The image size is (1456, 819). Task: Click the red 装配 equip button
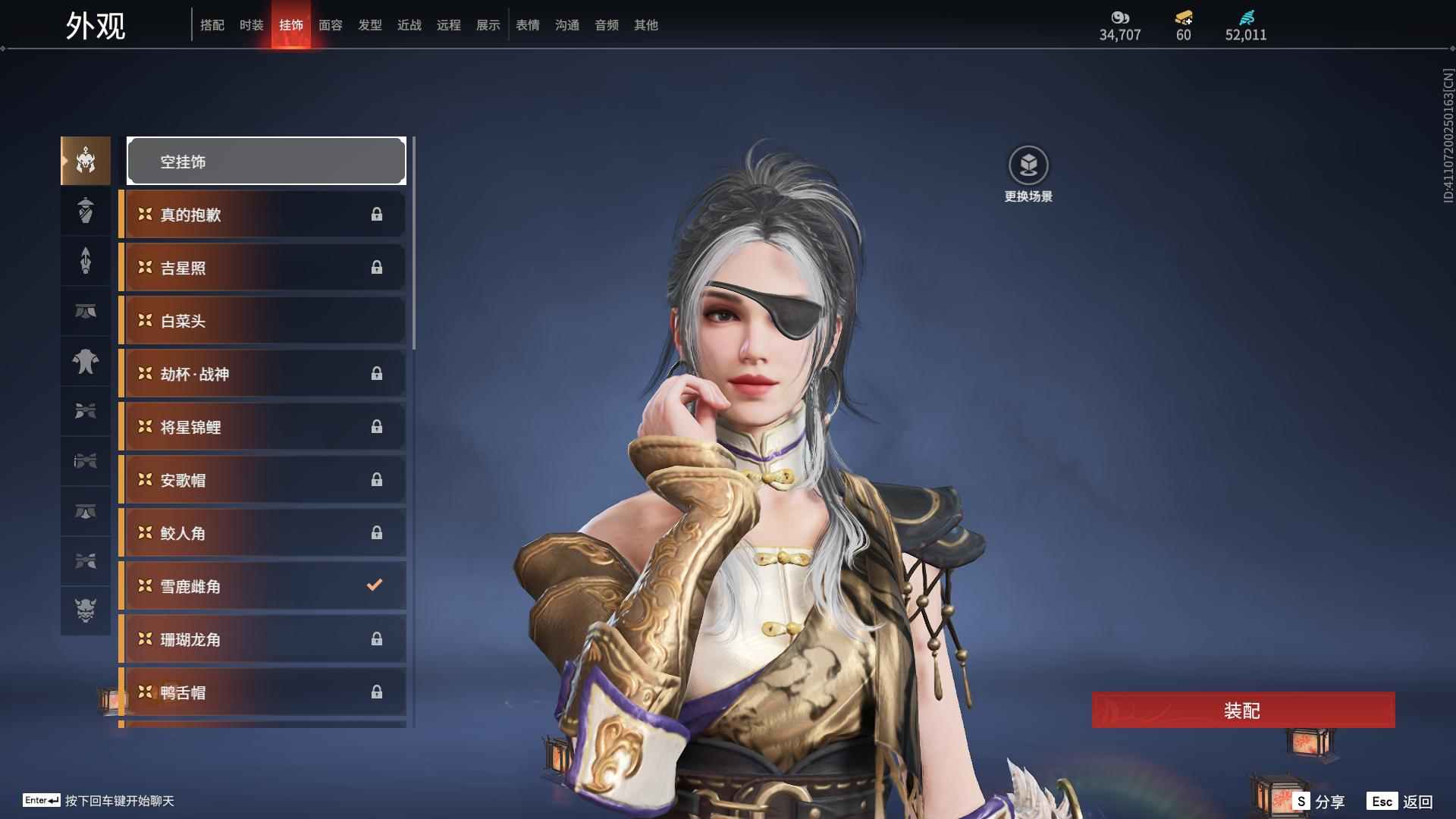[1243, 710]
